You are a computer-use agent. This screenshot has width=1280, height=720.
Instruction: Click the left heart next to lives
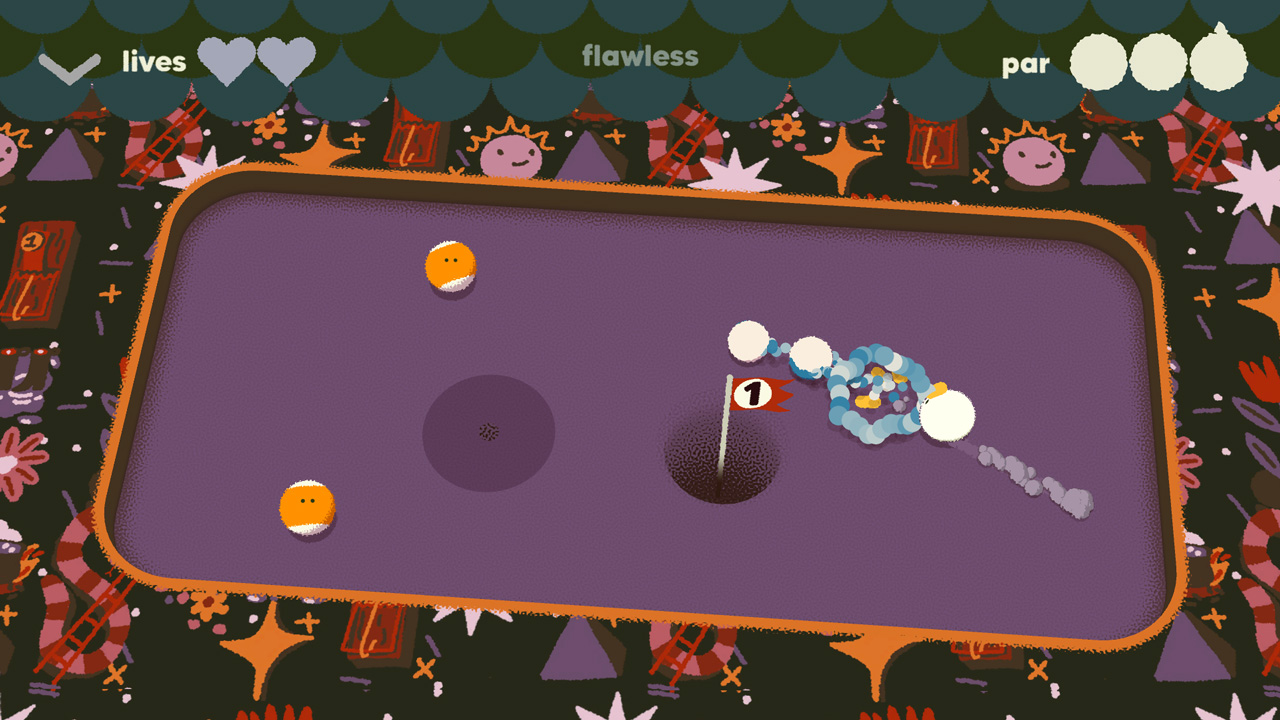226,62
